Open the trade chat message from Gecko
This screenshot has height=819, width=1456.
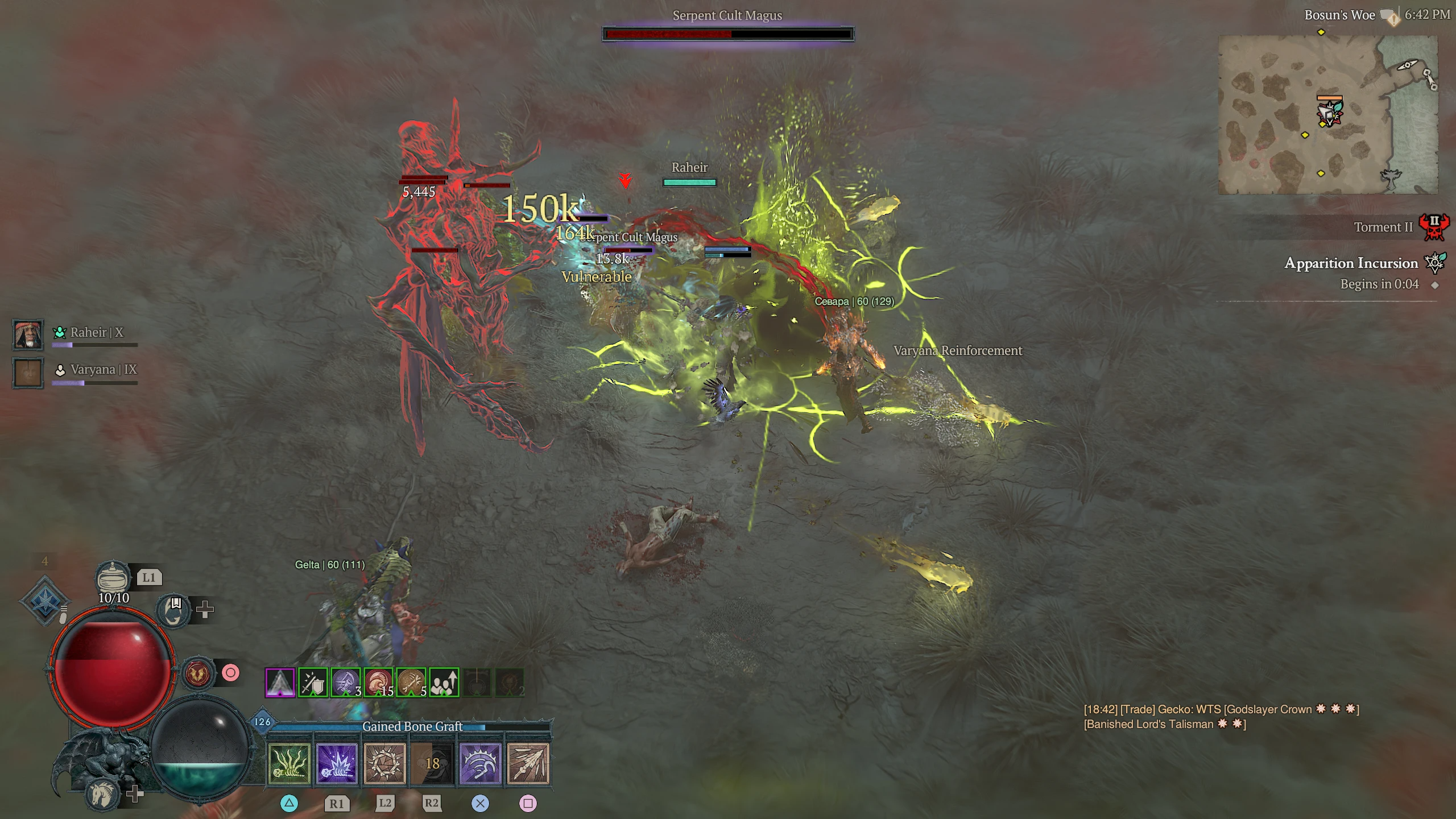pos(1221,717)
